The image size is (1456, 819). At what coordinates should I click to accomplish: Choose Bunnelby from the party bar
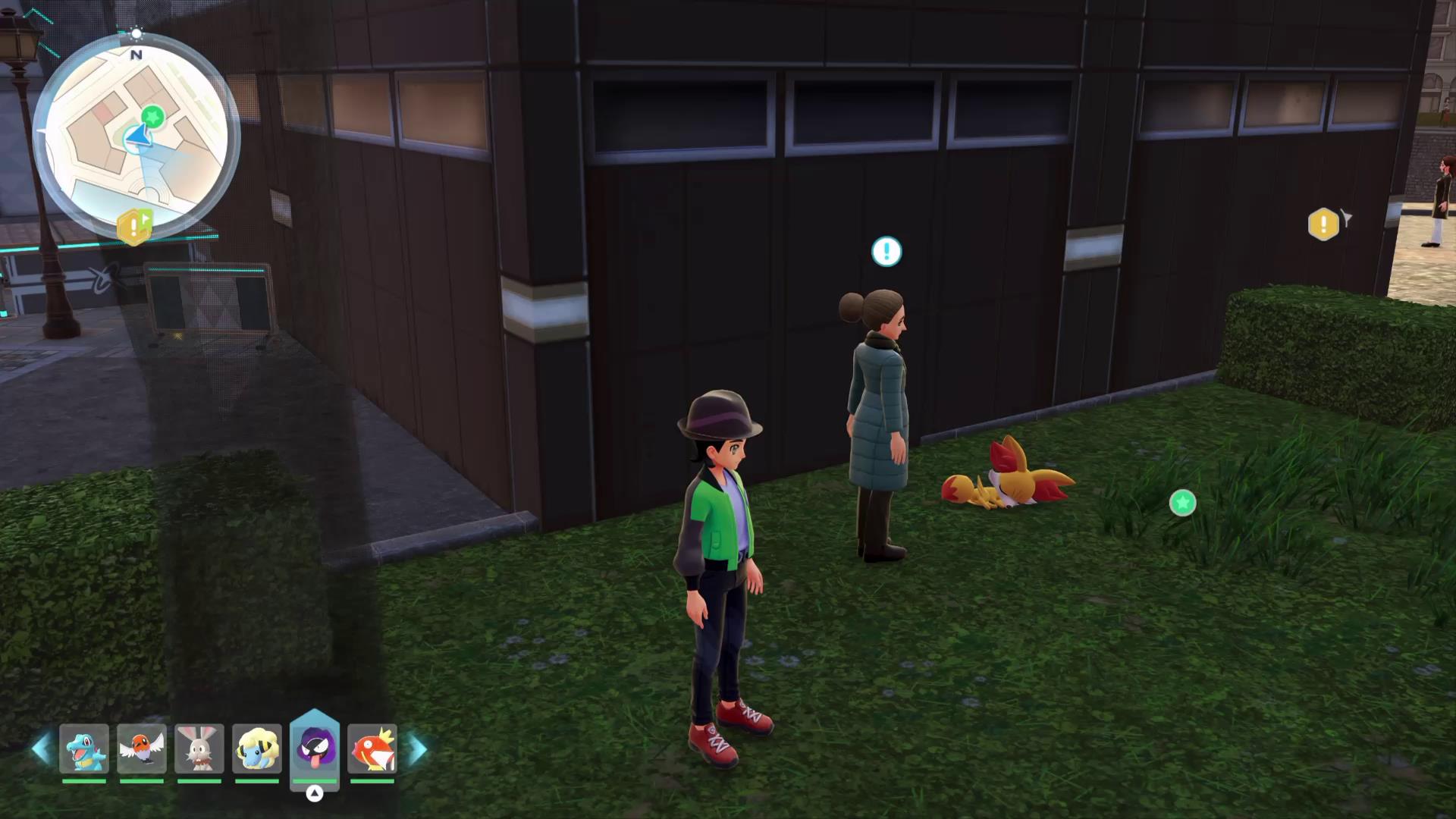tap(199, 748)
